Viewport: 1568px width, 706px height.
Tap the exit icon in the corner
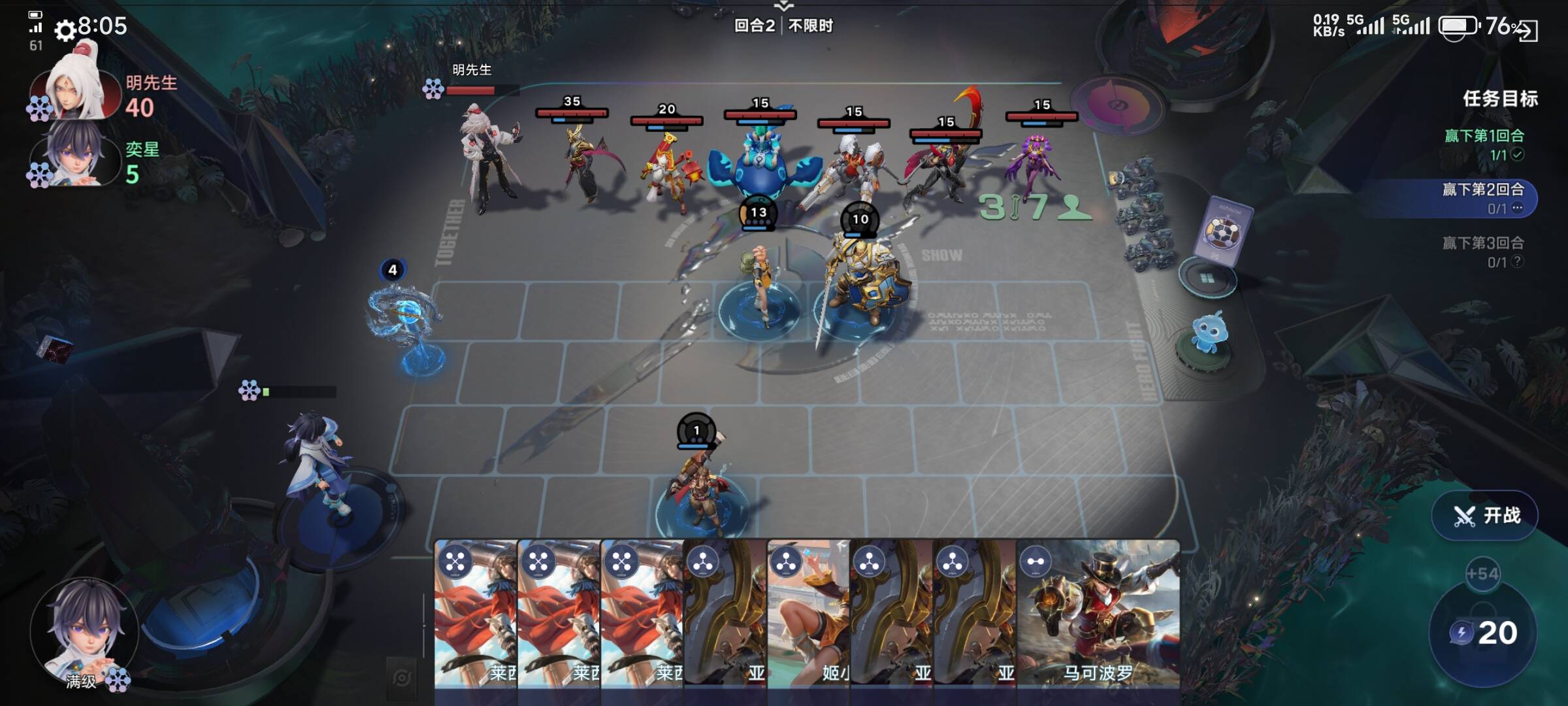click(1527, 30)
